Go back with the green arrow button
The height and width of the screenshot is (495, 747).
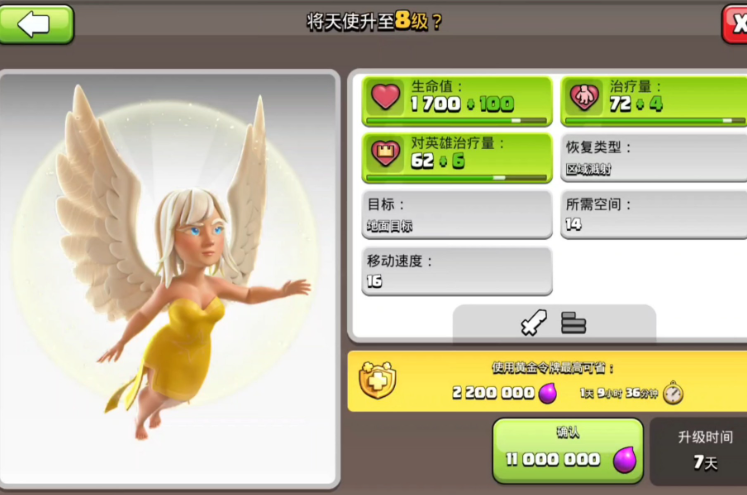click(x=36, y=23)
